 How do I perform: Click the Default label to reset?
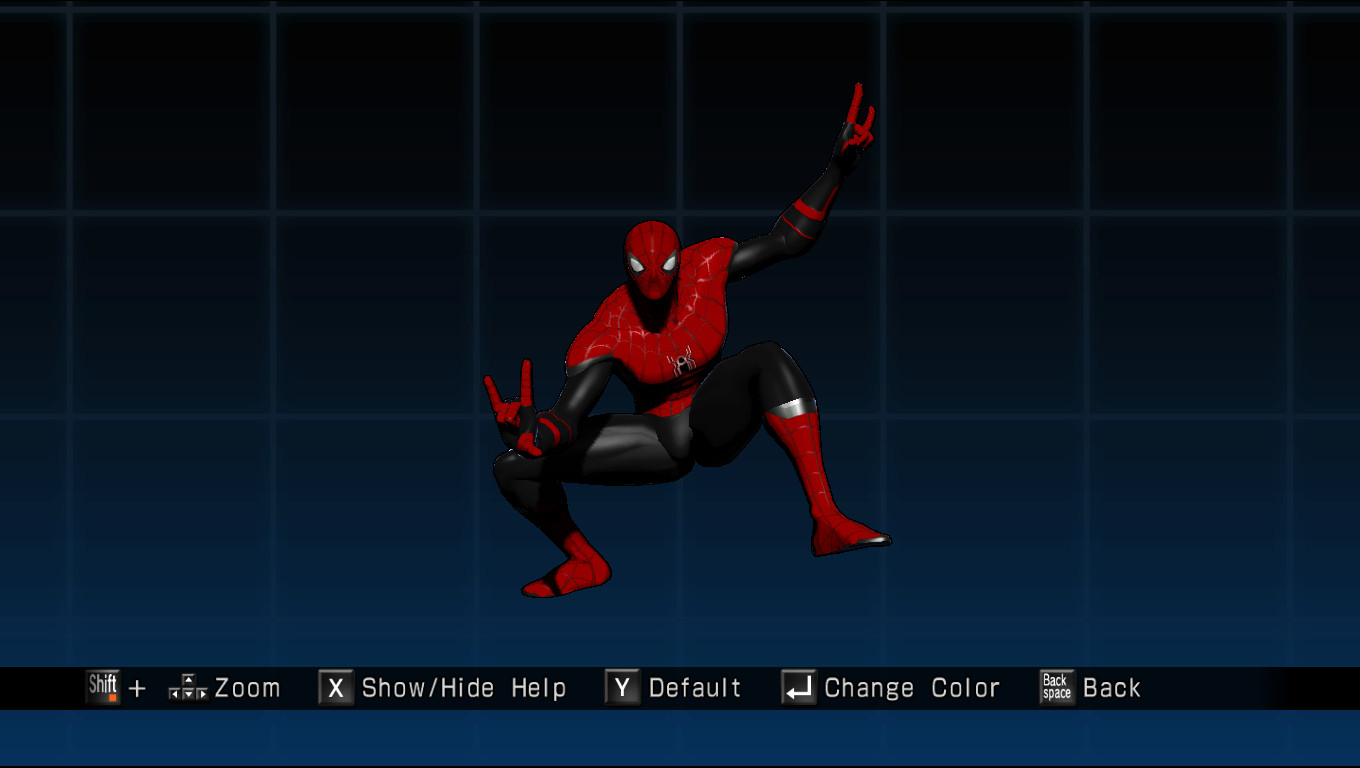pos(695,687)
